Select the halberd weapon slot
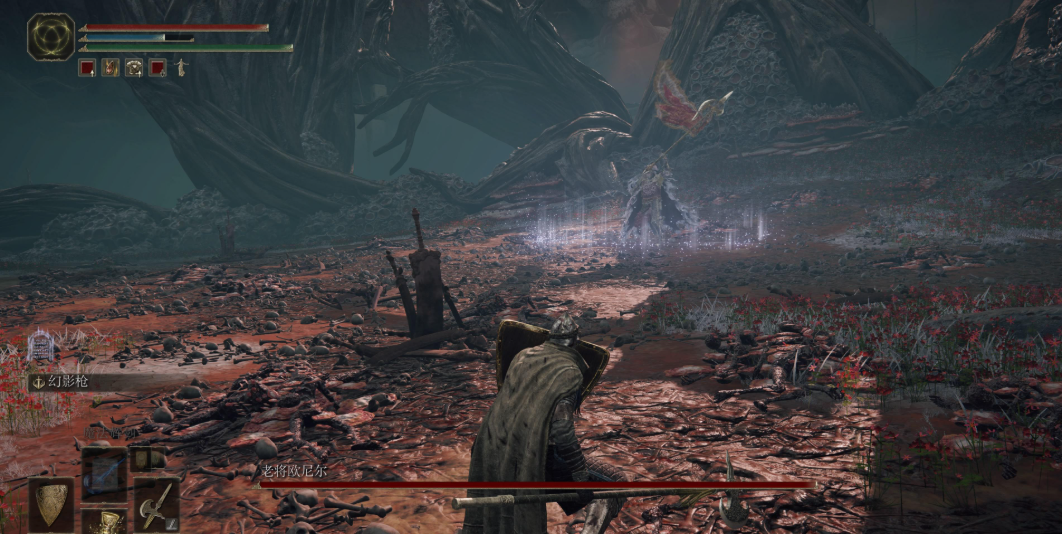The width and height of the screenshot is (1062, 534). (156, 503)
